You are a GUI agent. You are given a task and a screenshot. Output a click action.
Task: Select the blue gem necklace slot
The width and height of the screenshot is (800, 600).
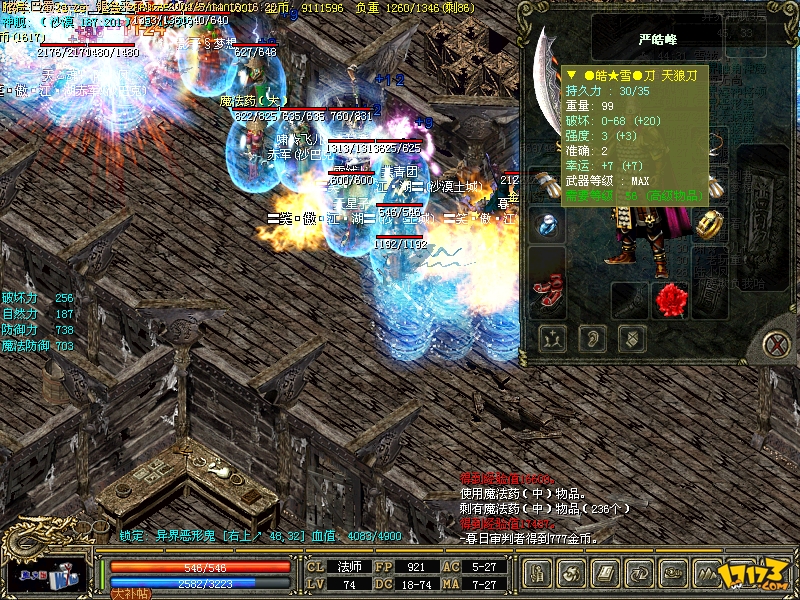pos(546,225)
